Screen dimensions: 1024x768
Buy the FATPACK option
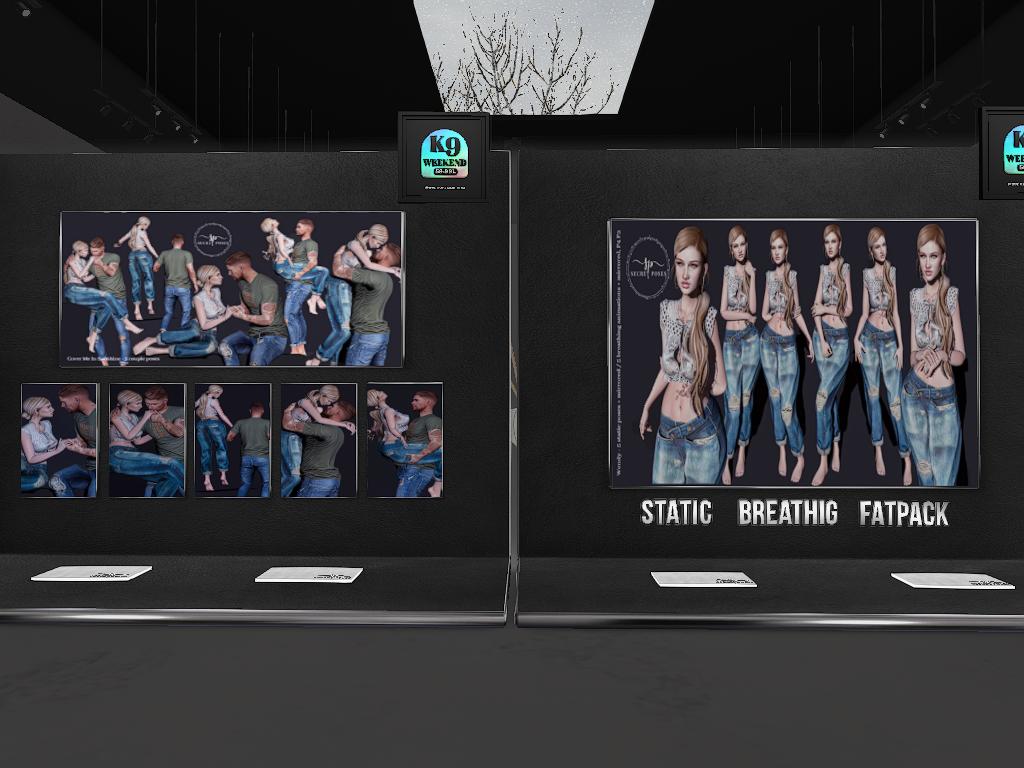point(903,514)
